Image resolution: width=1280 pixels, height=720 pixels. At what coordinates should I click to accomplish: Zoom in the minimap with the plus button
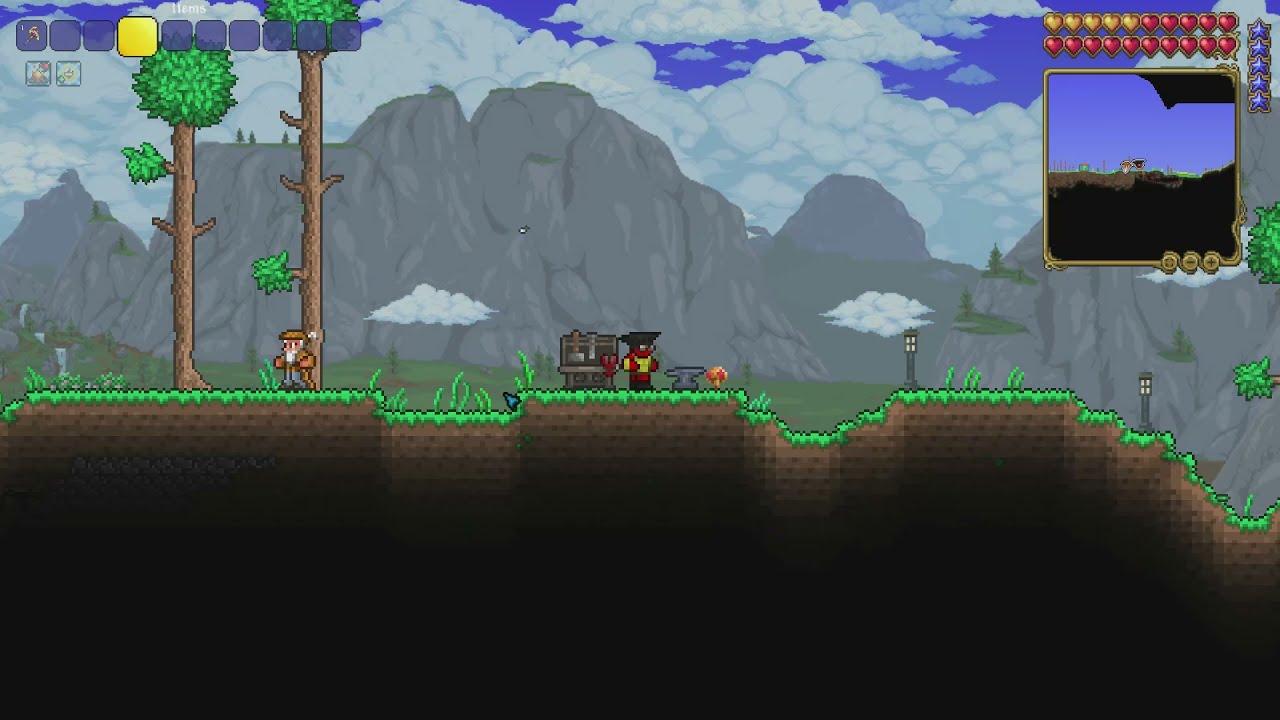pos(1211,262)
